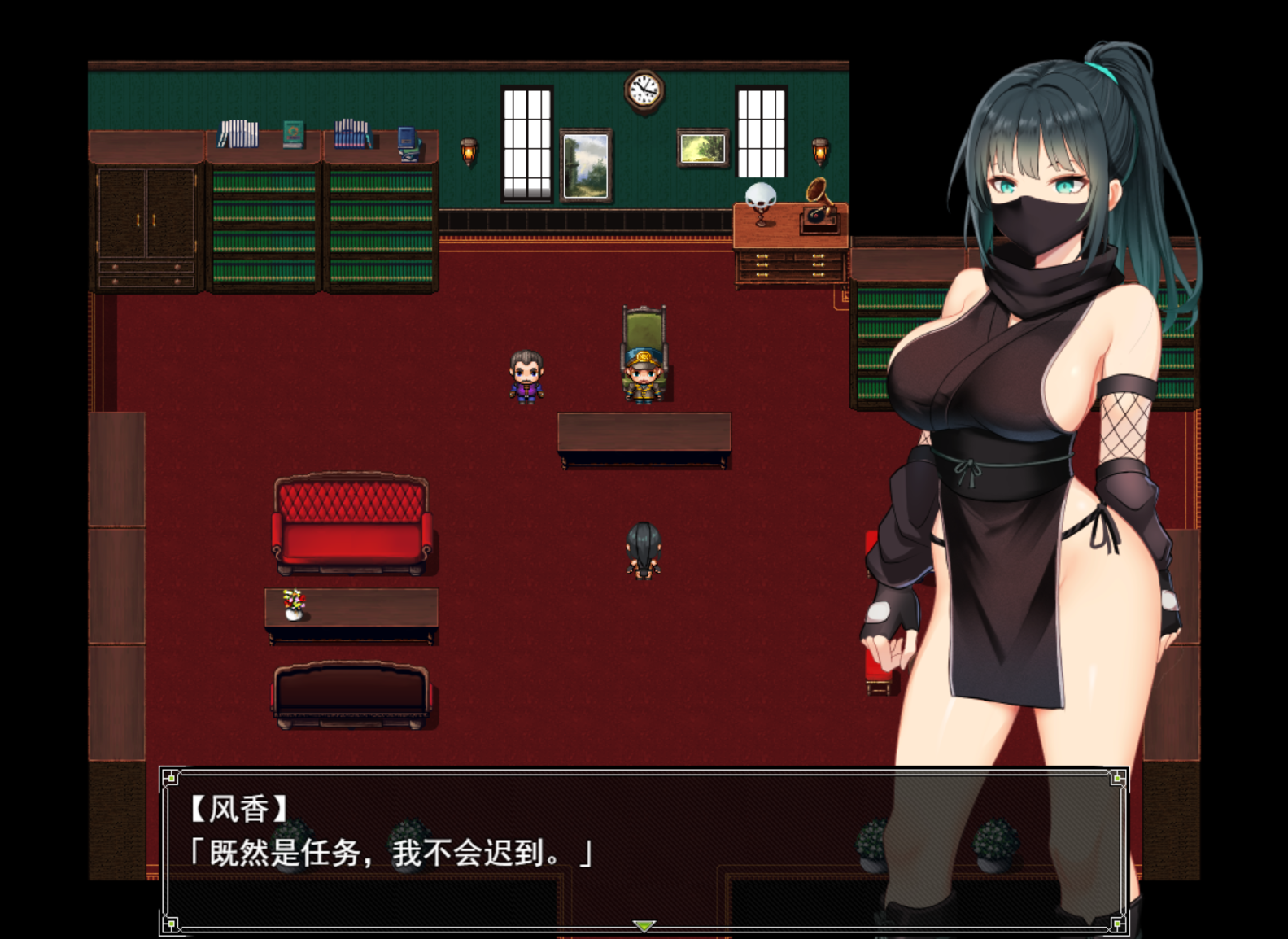Screen dimensions: 1288x939
Task: Click the red sofa on the left
Action: 351,525
